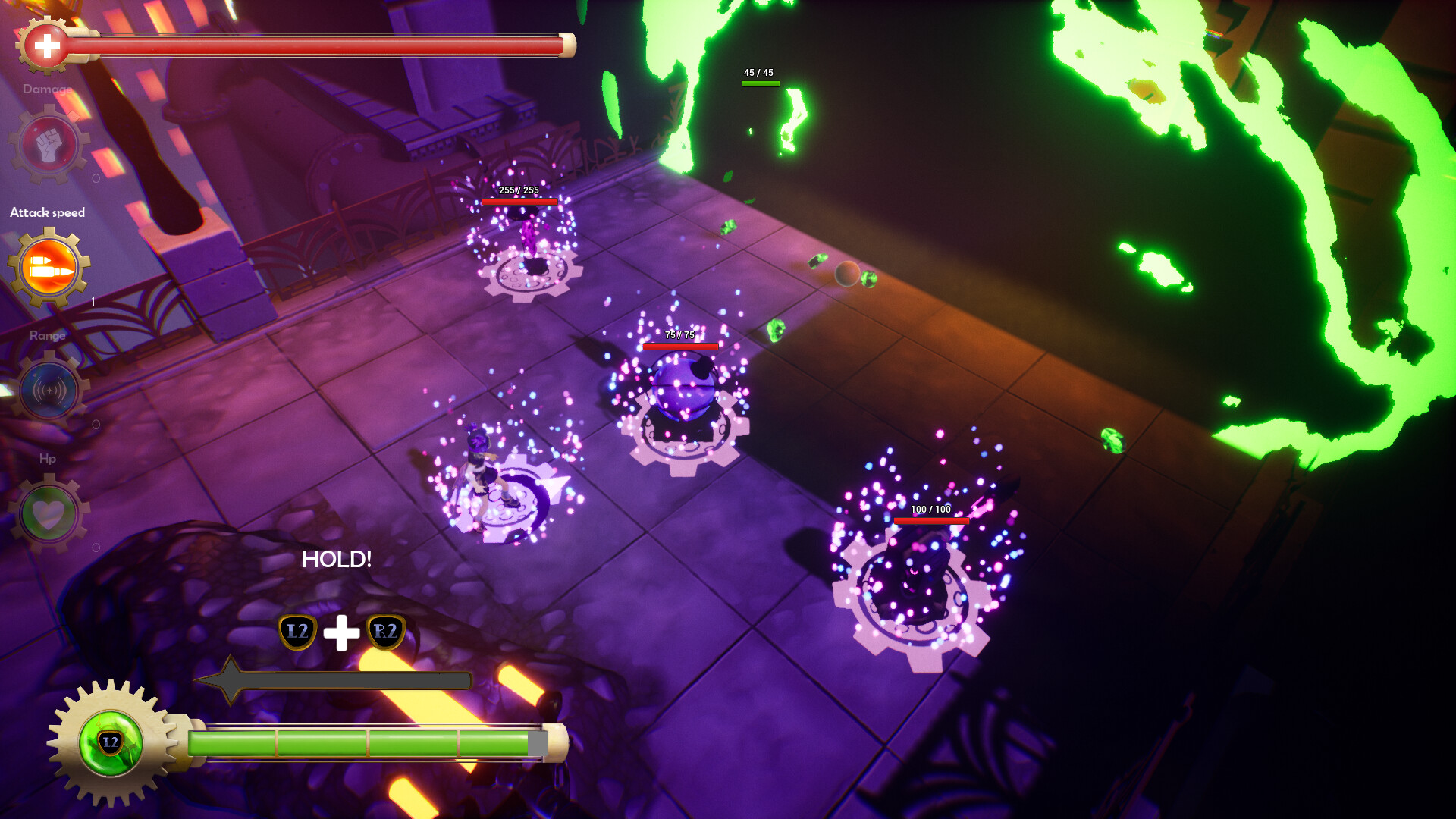Click the plus sign between L2 and R2
This screenshot has height=819, width=1456.
coord(340,630)
